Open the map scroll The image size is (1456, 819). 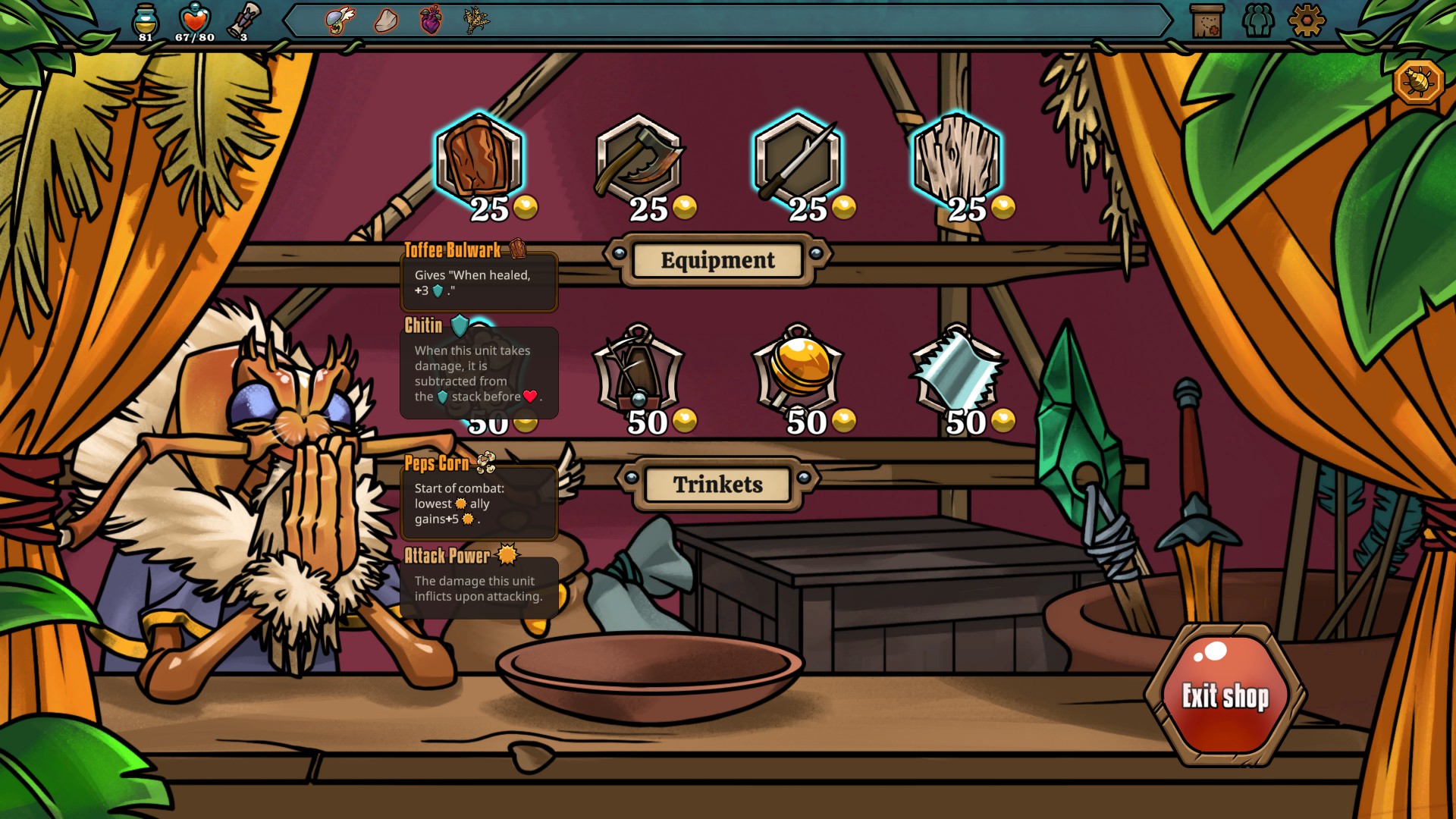tap(1207, 20)
